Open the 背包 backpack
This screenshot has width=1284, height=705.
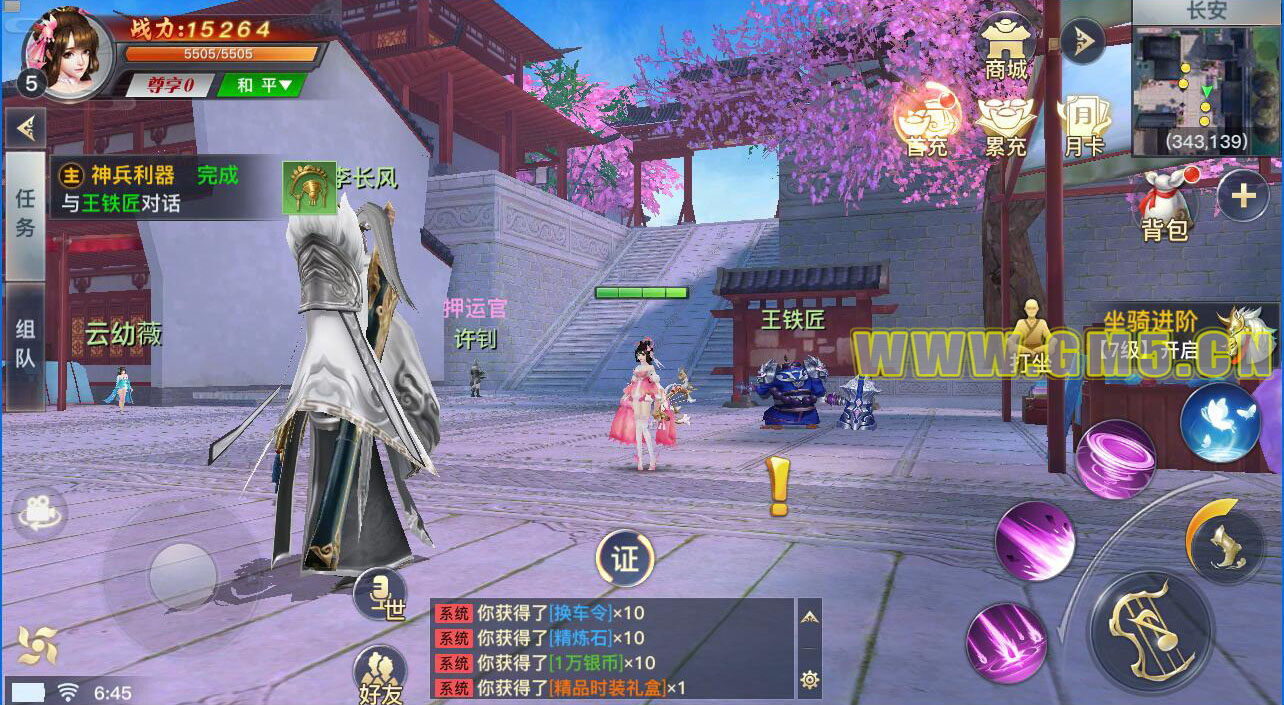click(x=1166, y=205)
